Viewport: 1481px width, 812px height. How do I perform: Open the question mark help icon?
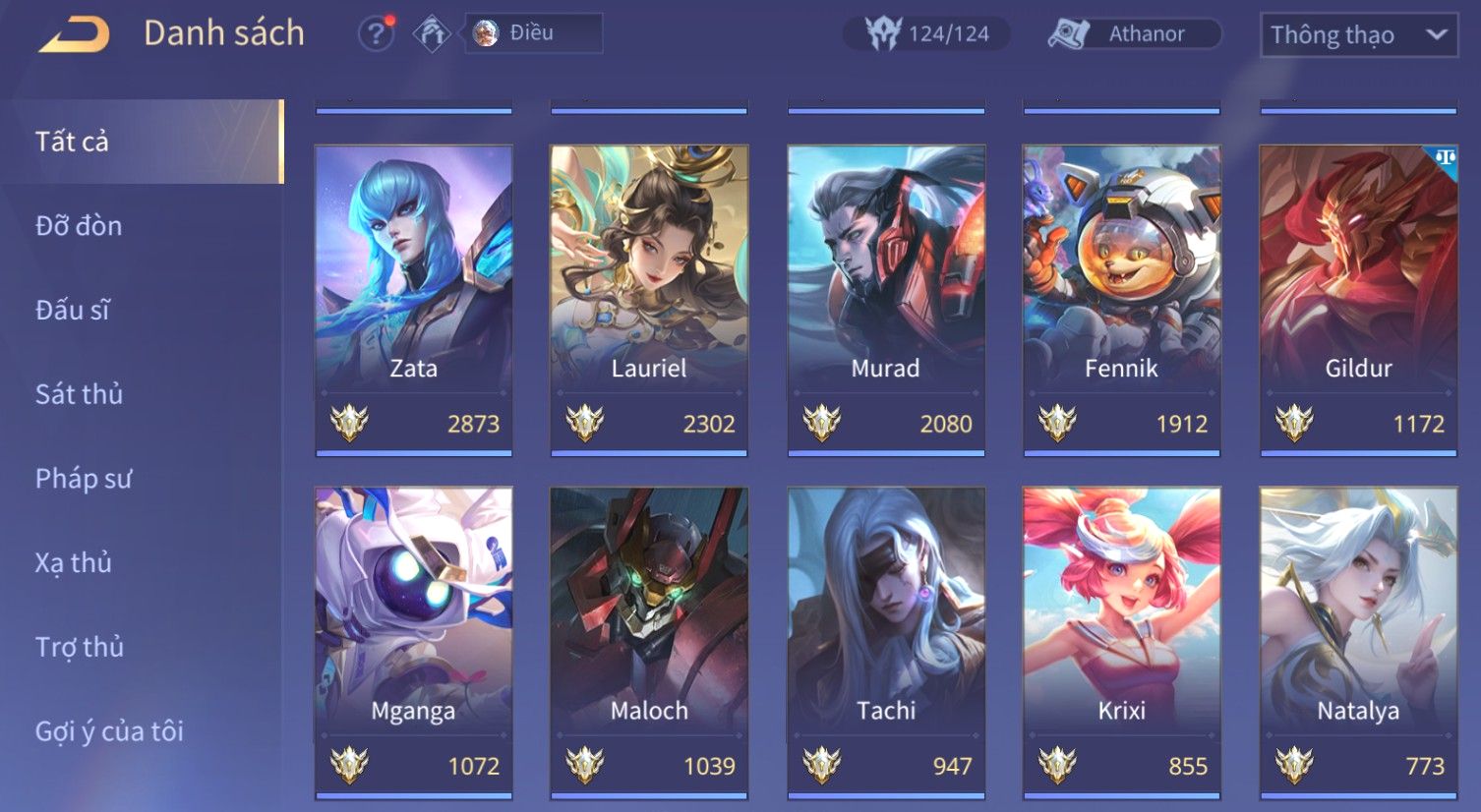click(375, 34)
